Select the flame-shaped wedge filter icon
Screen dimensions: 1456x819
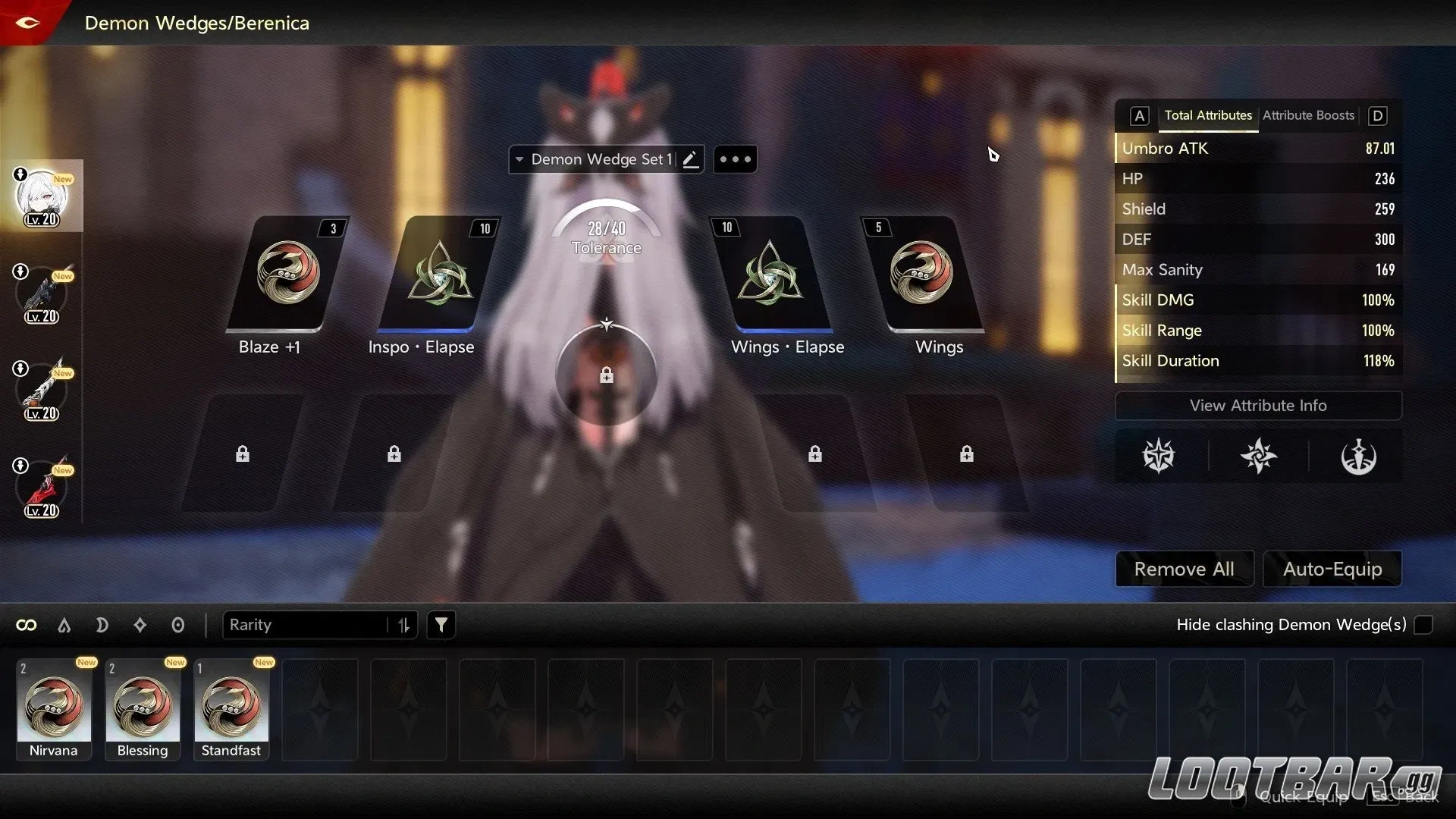64,625
